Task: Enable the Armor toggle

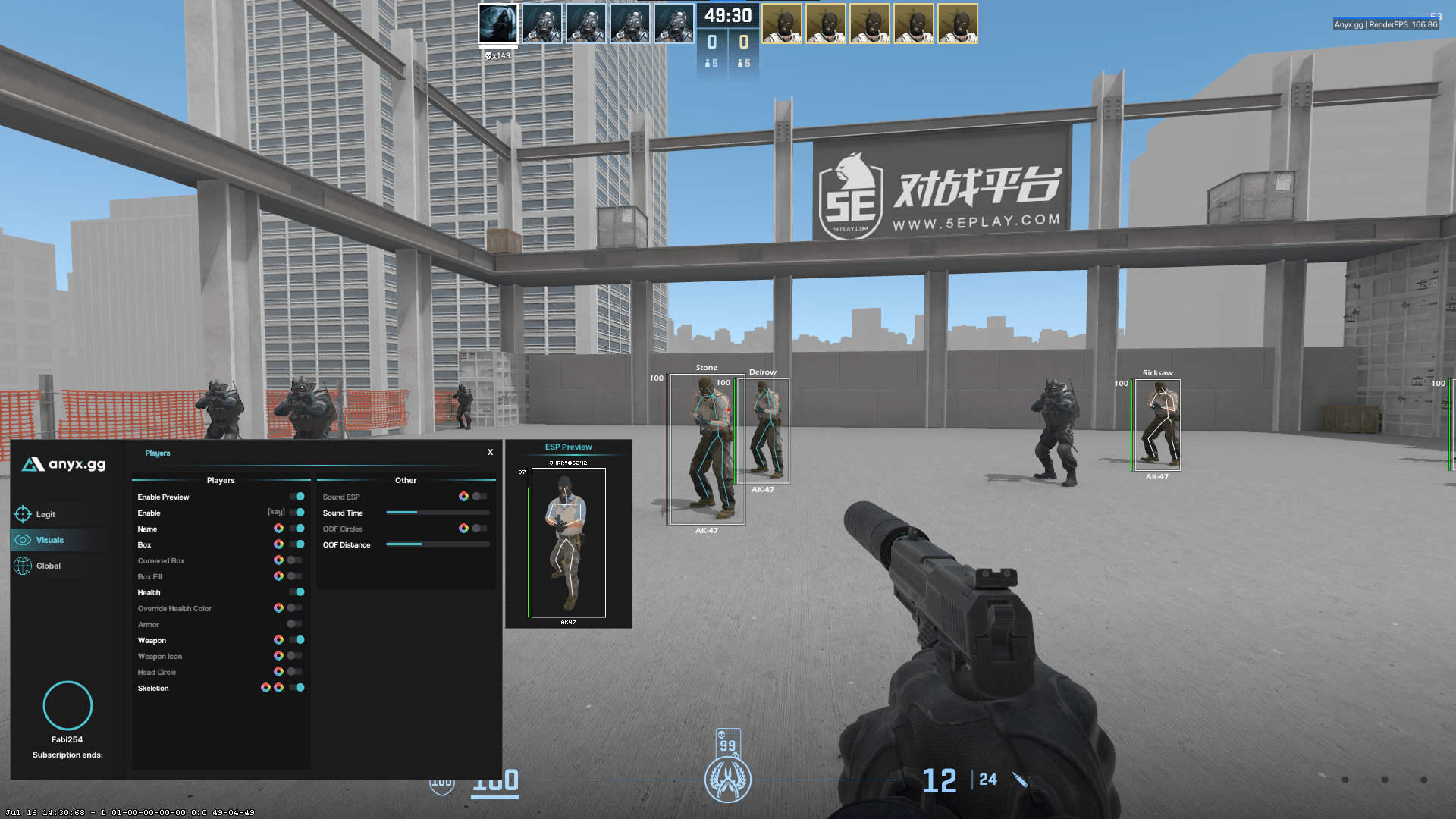Action: coord(293,624)
